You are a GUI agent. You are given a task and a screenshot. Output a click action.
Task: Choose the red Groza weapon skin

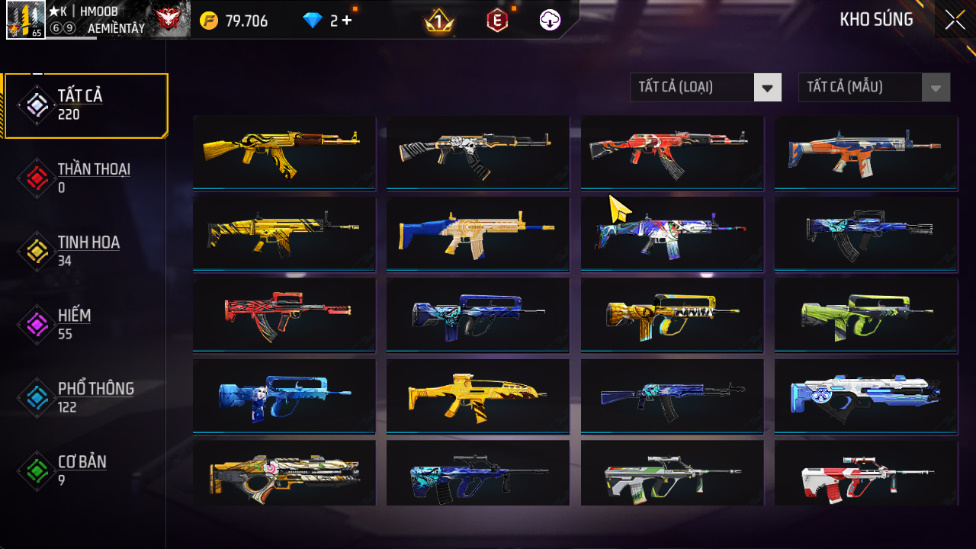(284, 313)
